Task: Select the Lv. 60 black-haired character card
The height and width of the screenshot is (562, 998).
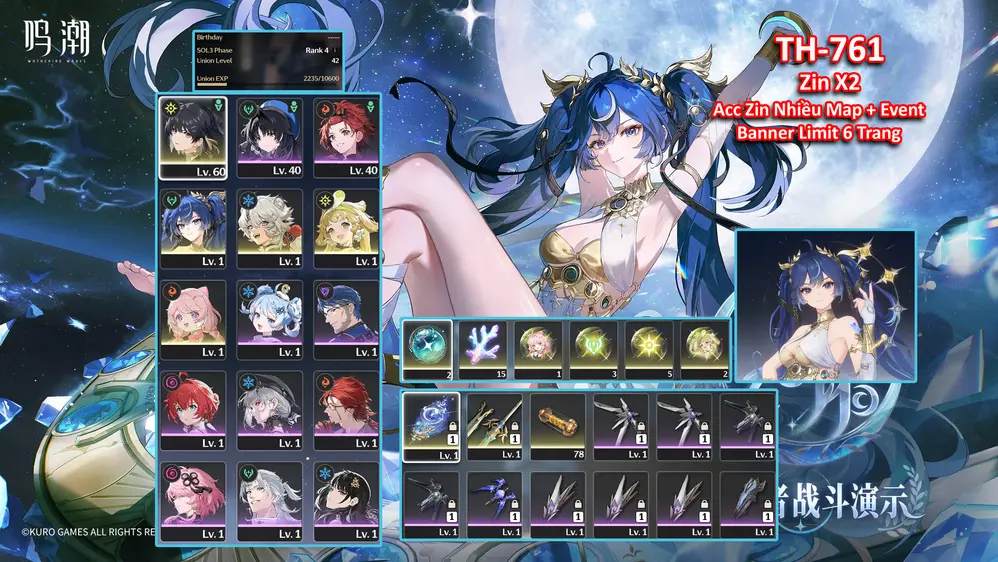Action: click(192, 136)
